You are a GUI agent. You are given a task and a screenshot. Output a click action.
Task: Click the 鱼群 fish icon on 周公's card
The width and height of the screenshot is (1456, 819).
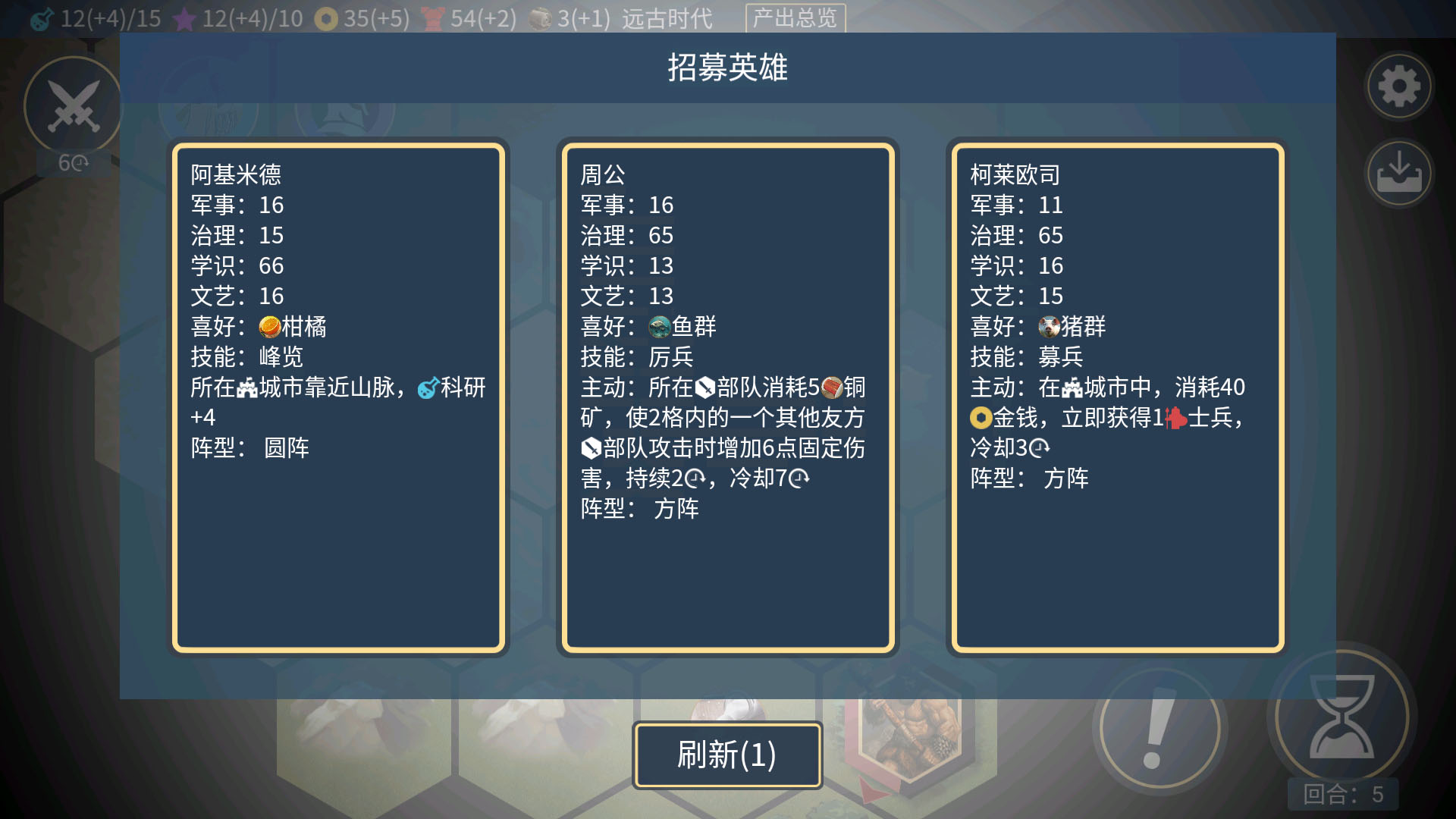[x=659, y=326]
